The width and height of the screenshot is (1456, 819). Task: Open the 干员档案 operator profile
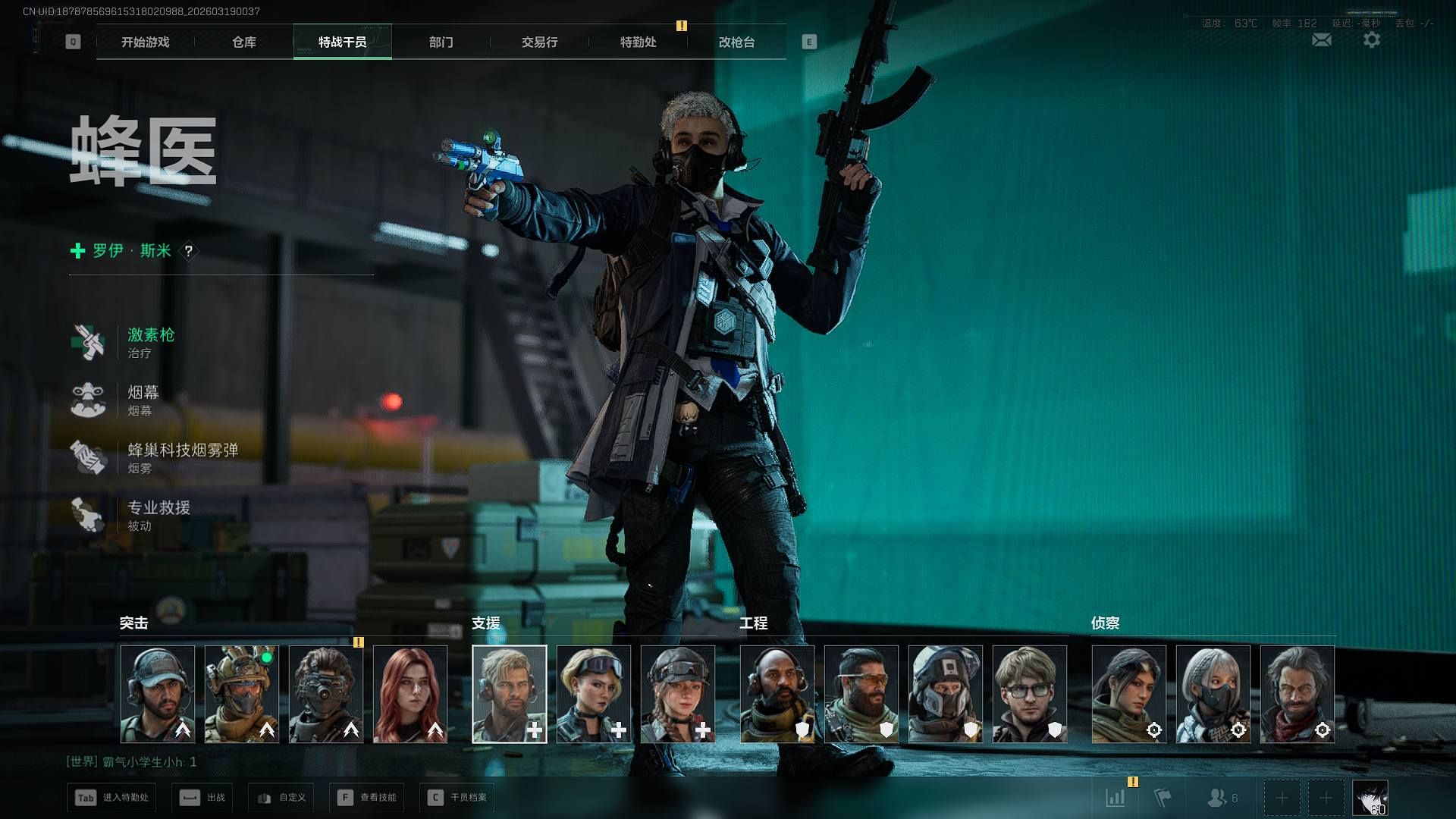tap(457, 798)
